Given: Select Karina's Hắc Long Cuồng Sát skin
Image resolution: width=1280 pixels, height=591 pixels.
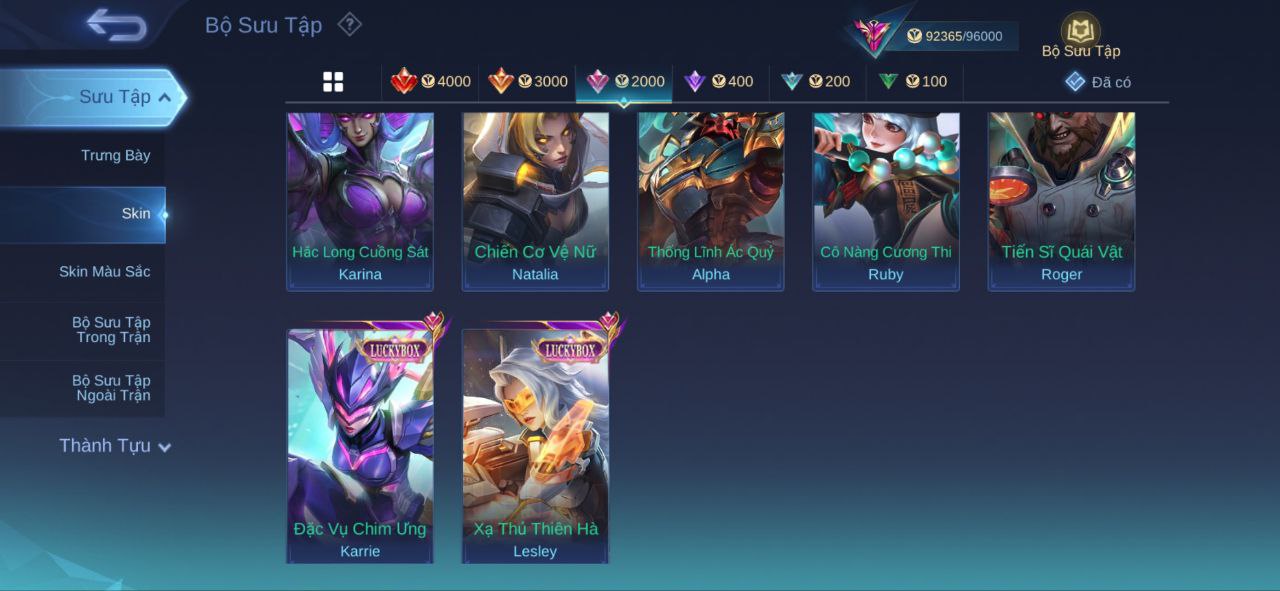Looking at the screenshot, I should (x=360, y=200).
